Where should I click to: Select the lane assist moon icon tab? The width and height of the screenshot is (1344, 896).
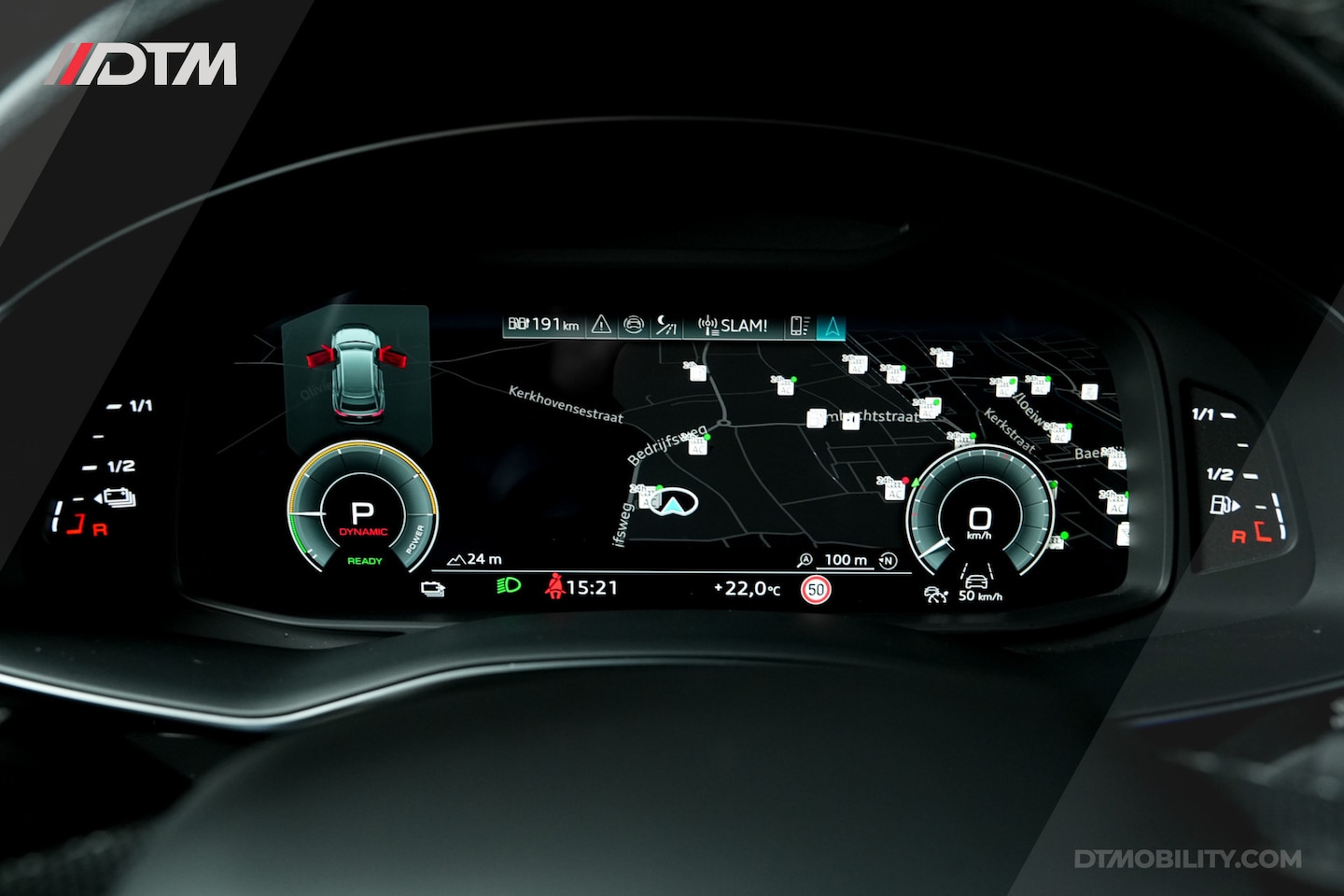665,325
